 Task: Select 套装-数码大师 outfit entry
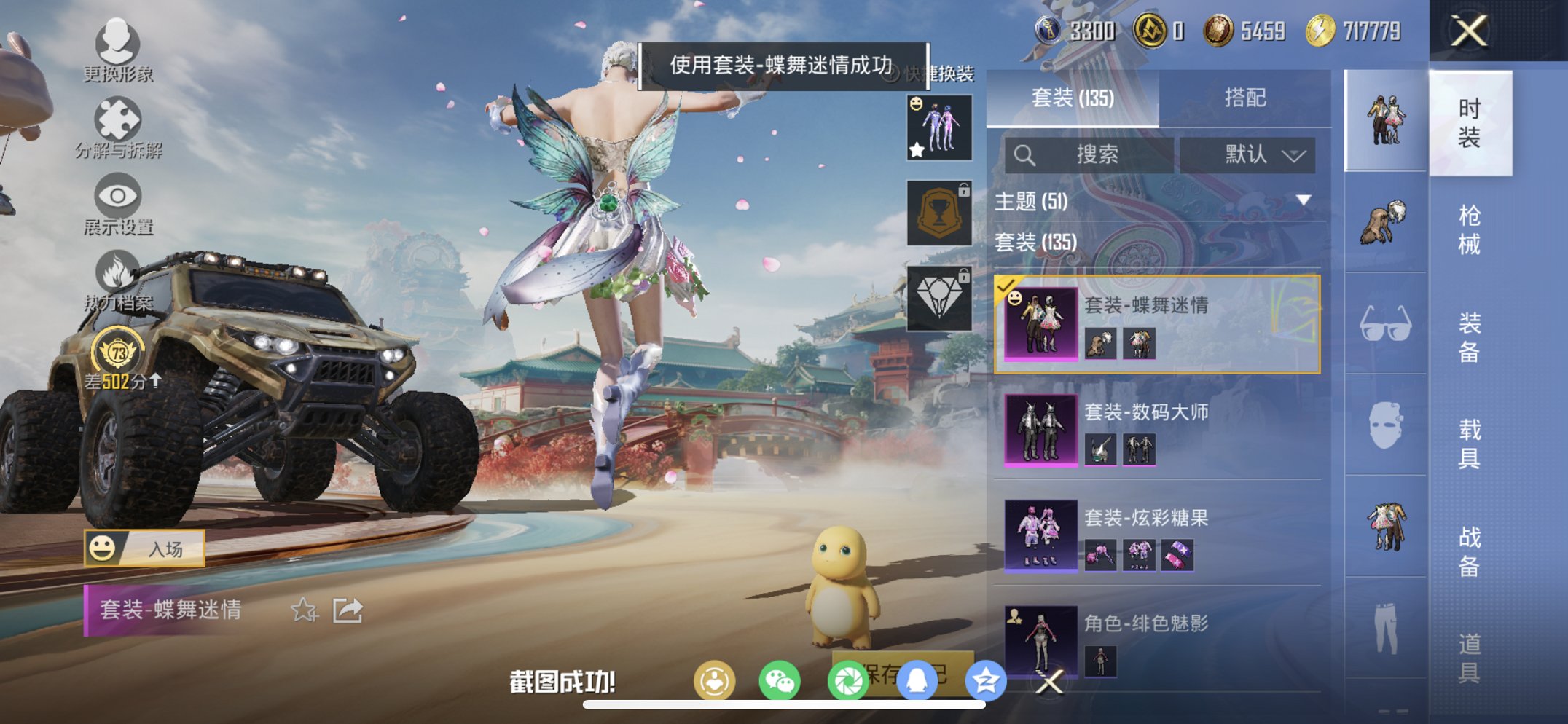pyautogui.click(x=1151, y=429)
